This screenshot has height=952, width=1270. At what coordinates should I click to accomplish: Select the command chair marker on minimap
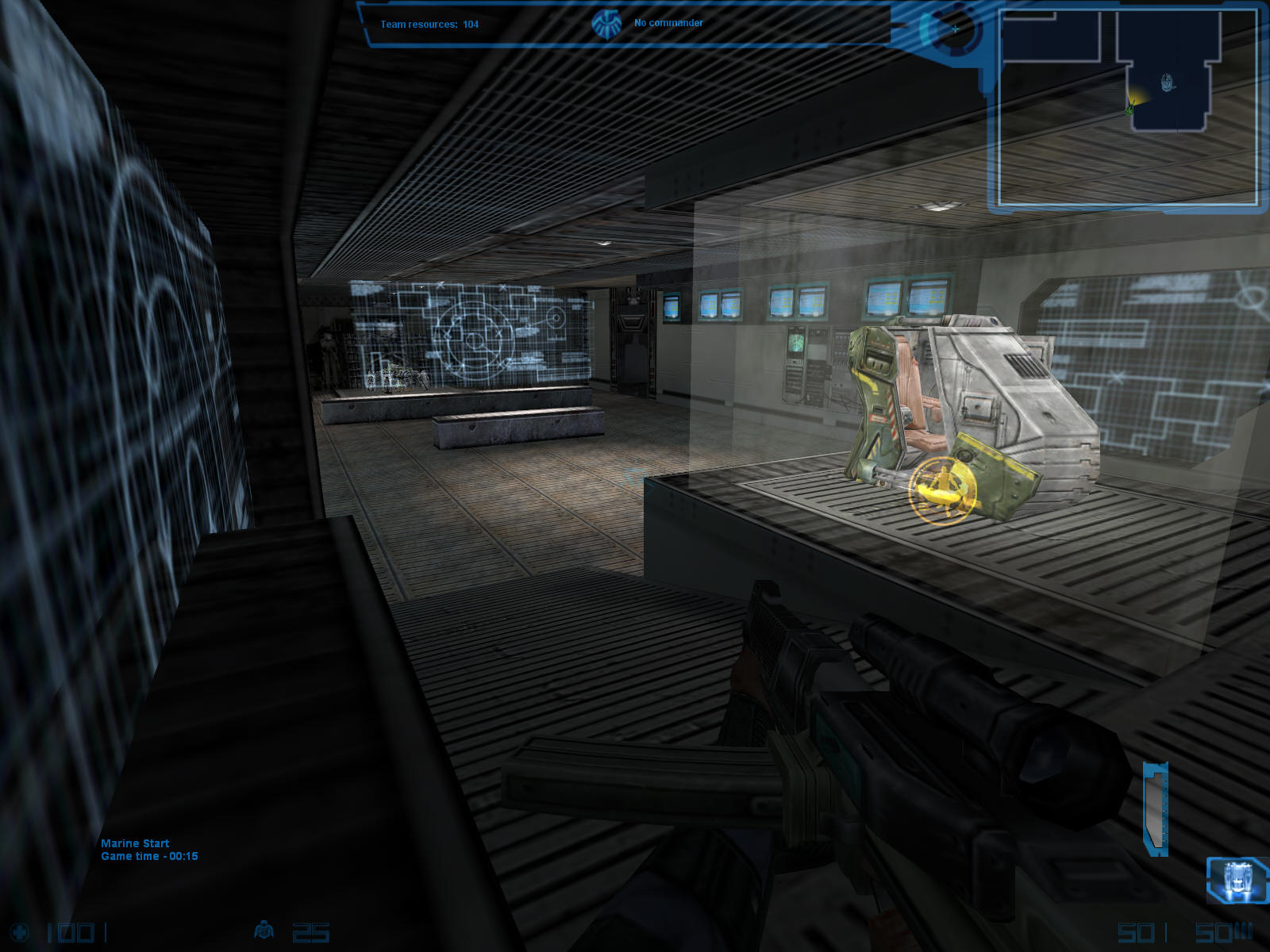[1166, 81]
